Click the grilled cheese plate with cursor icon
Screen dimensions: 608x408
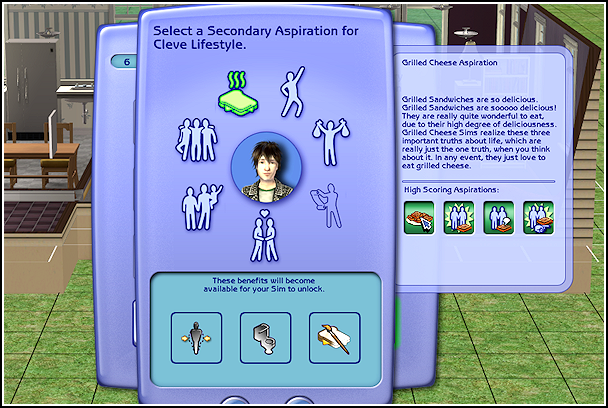point(420,218)
